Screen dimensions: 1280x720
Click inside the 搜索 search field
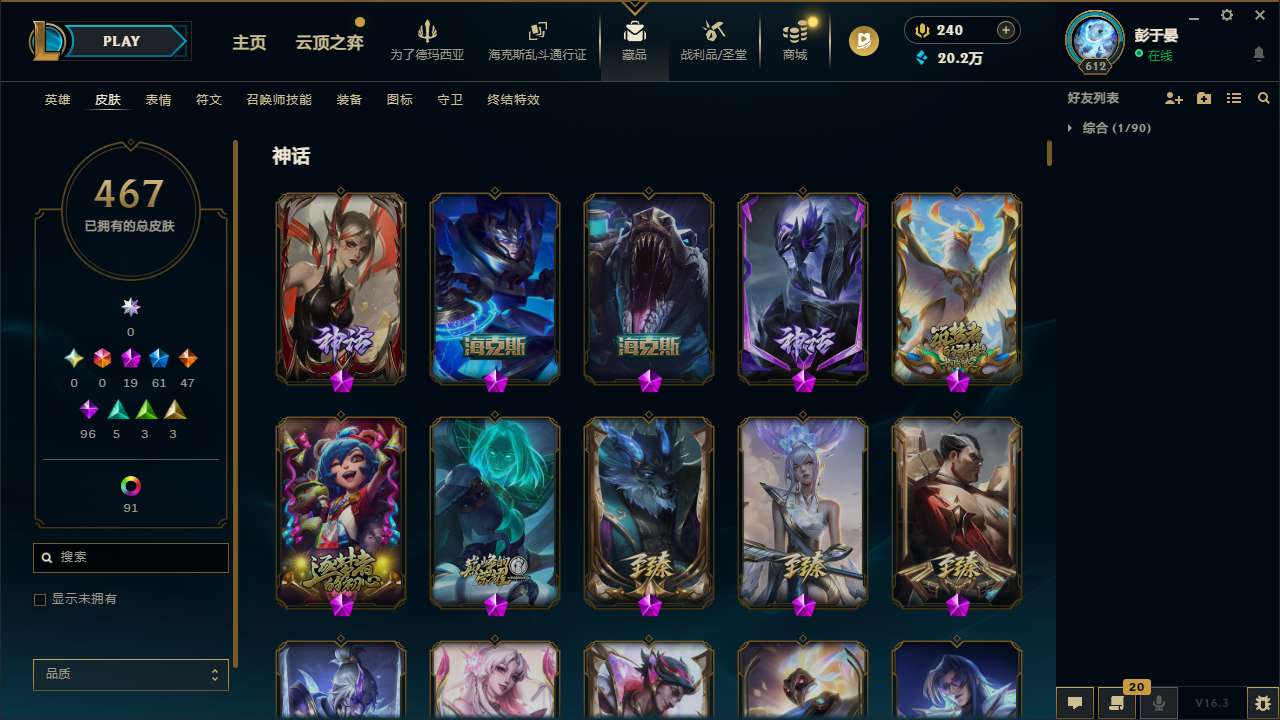(130, 557)
